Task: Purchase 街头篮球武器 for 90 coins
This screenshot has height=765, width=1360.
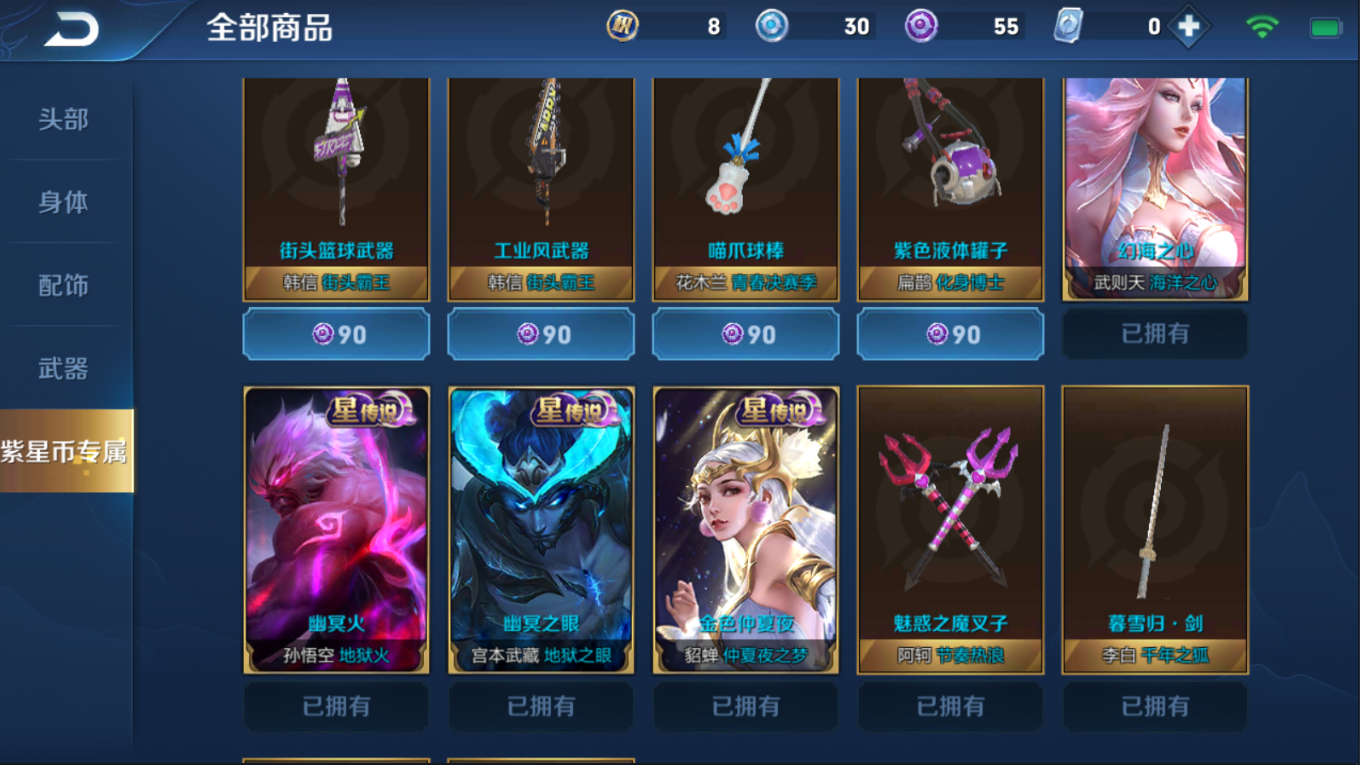Action: [x=335, y=334]
